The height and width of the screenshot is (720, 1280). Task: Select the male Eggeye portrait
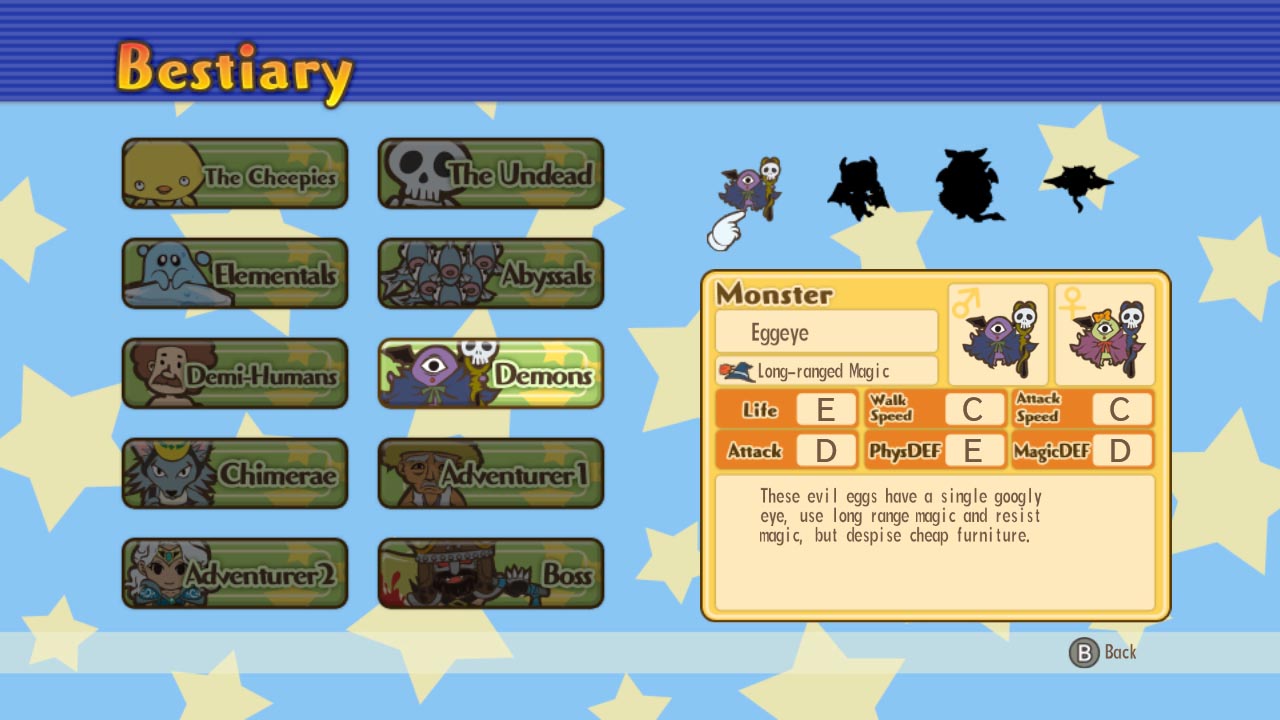point(997,335)
